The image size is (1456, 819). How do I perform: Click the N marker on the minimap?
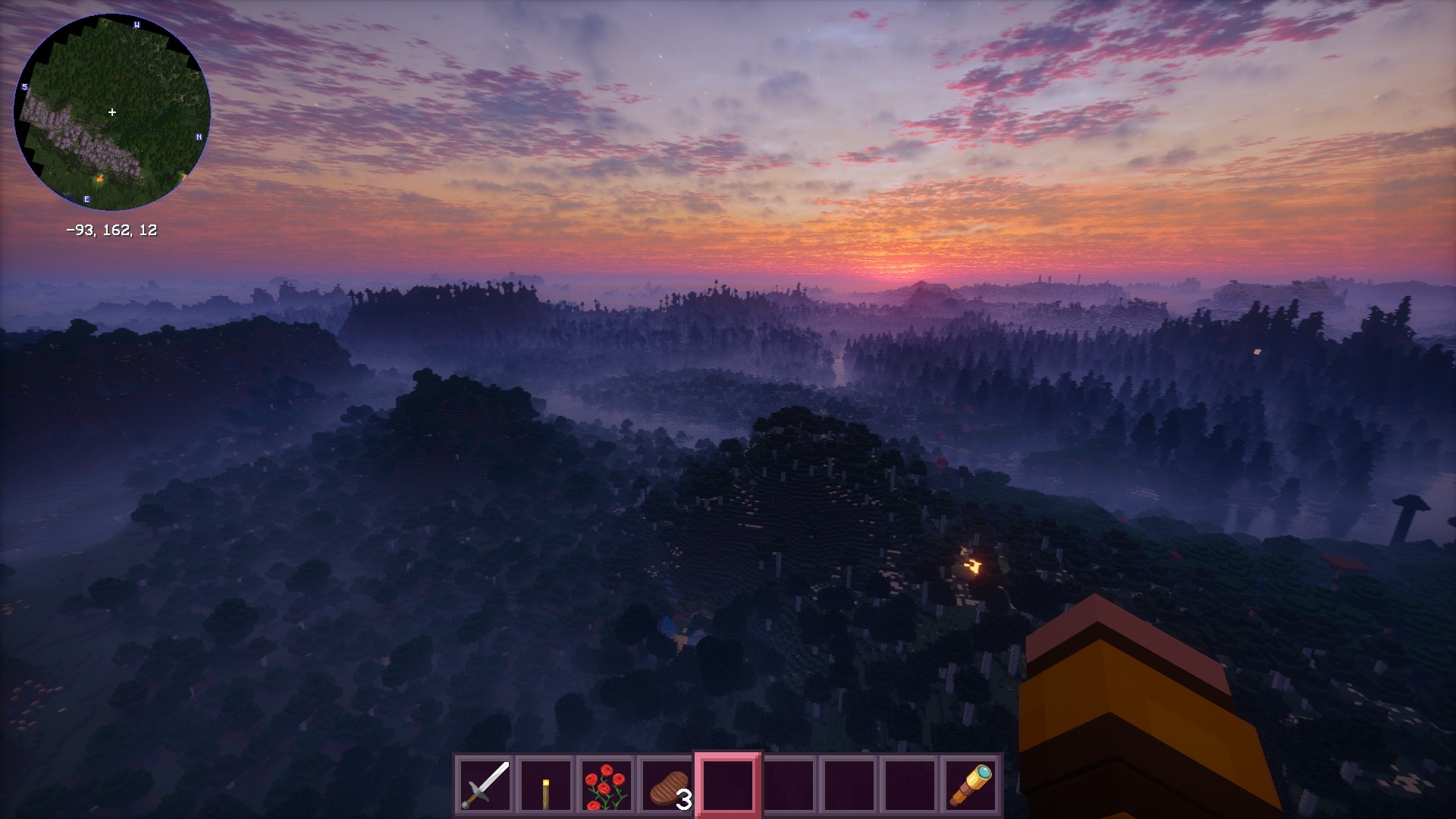199,137
